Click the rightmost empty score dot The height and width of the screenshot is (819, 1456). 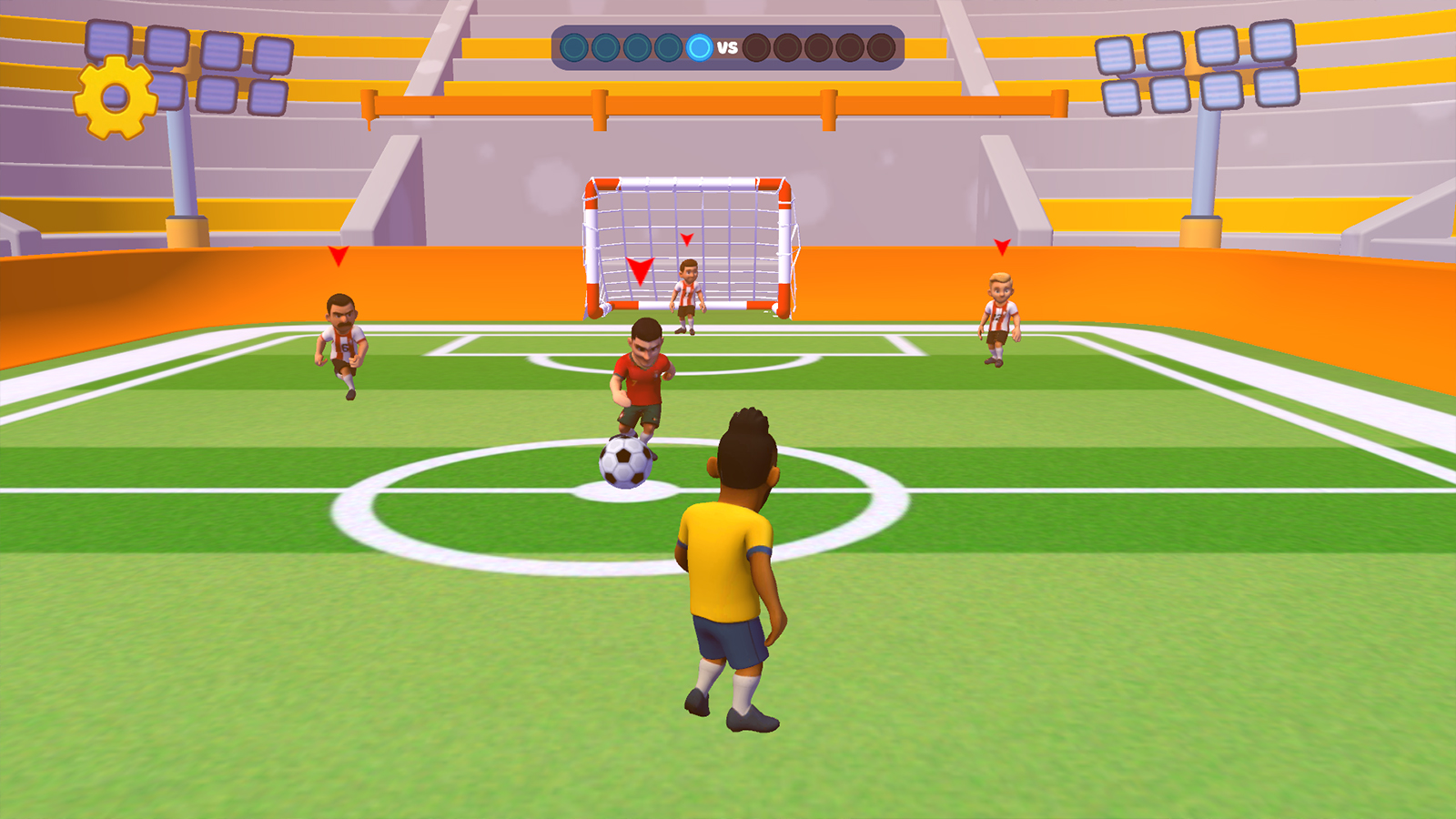pyautogui.click(x=880, y=45)
